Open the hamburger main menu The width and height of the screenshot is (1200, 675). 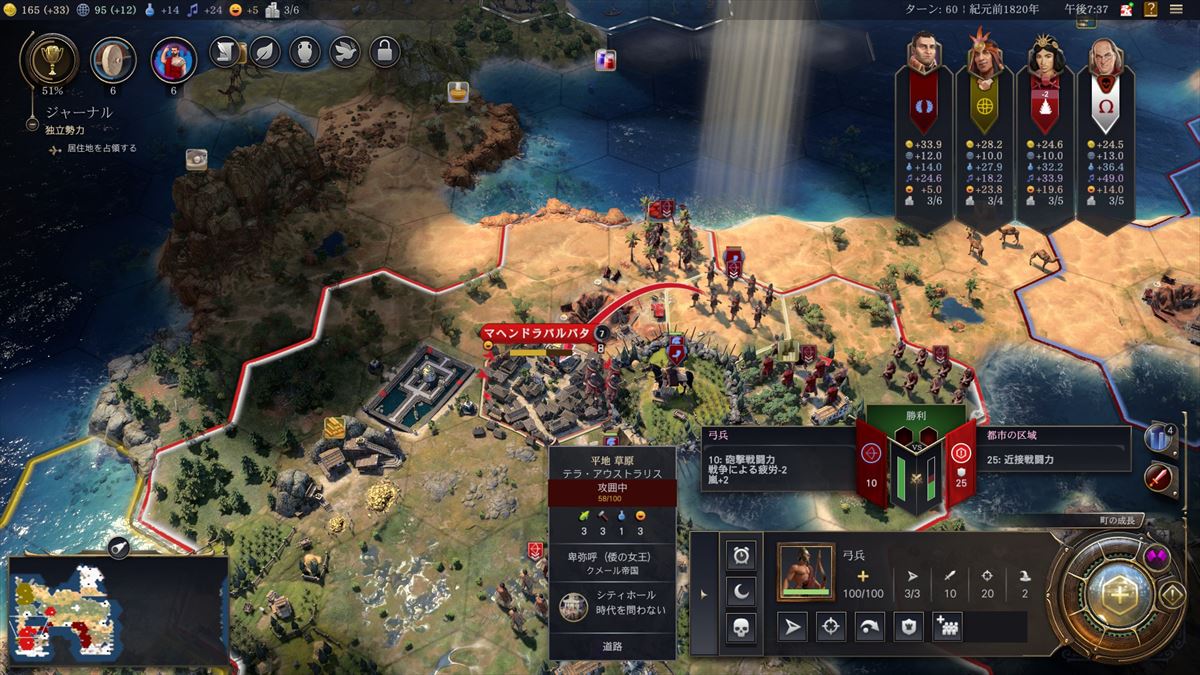pos(1176,10)
